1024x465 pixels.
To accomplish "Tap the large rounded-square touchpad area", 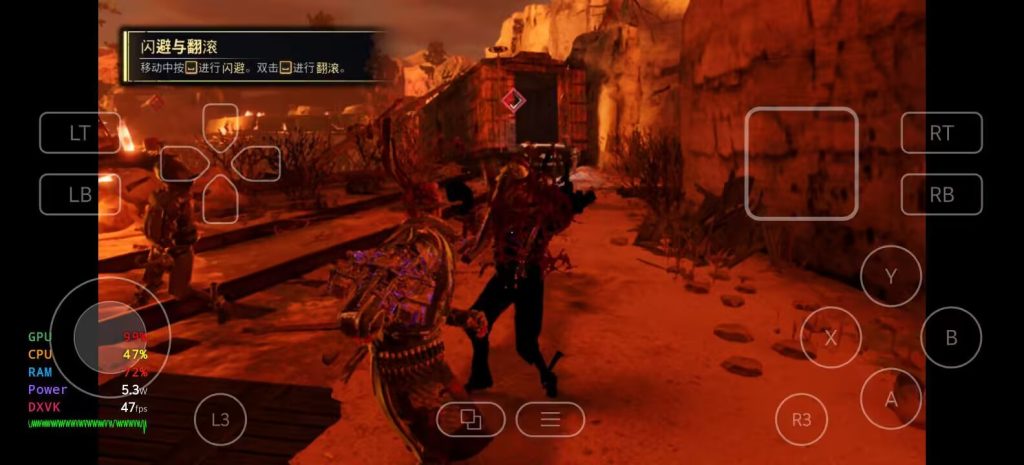I will click(801, 163).
